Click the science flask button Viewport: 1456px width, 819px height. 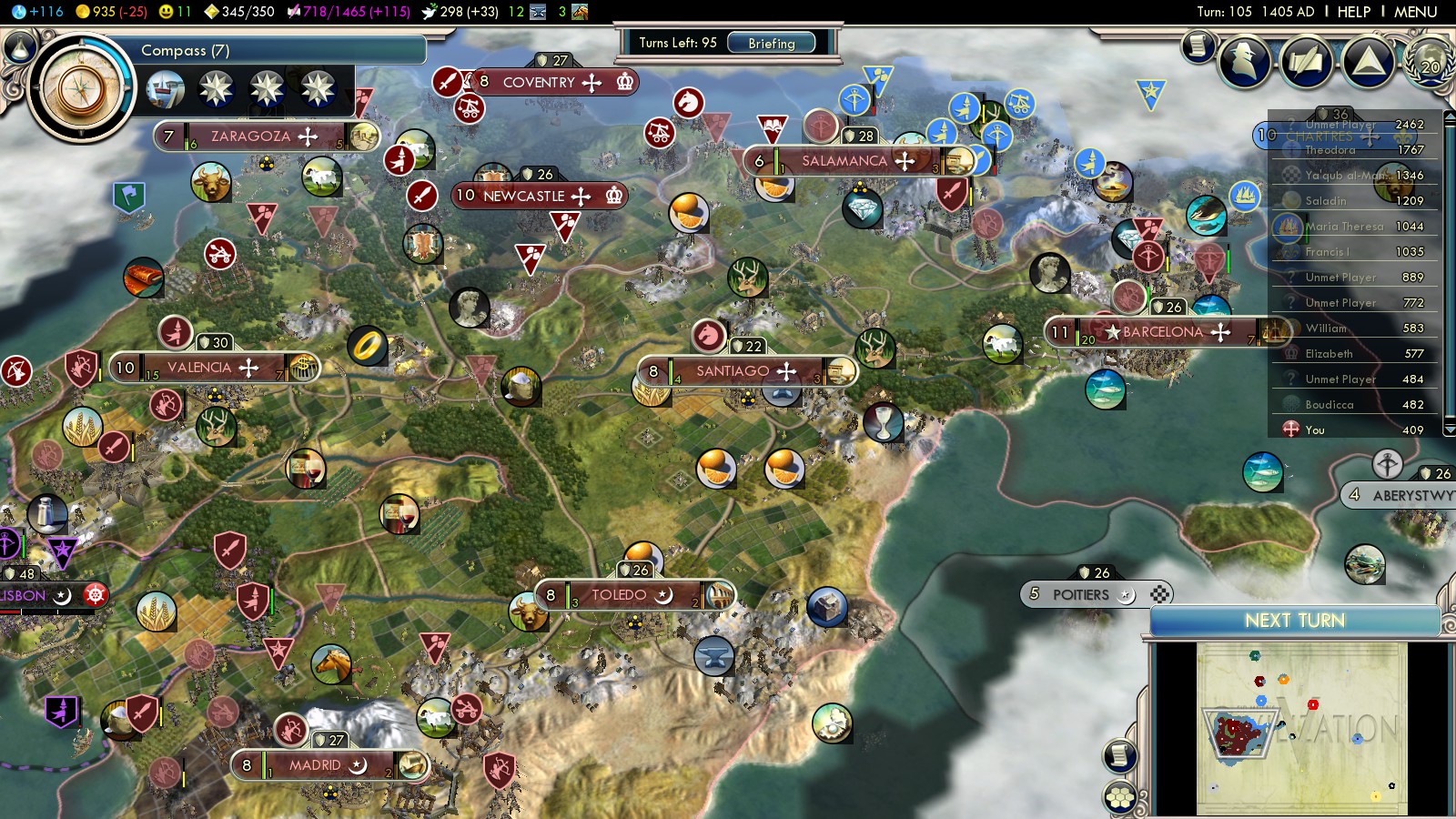(x=19, y=46)
